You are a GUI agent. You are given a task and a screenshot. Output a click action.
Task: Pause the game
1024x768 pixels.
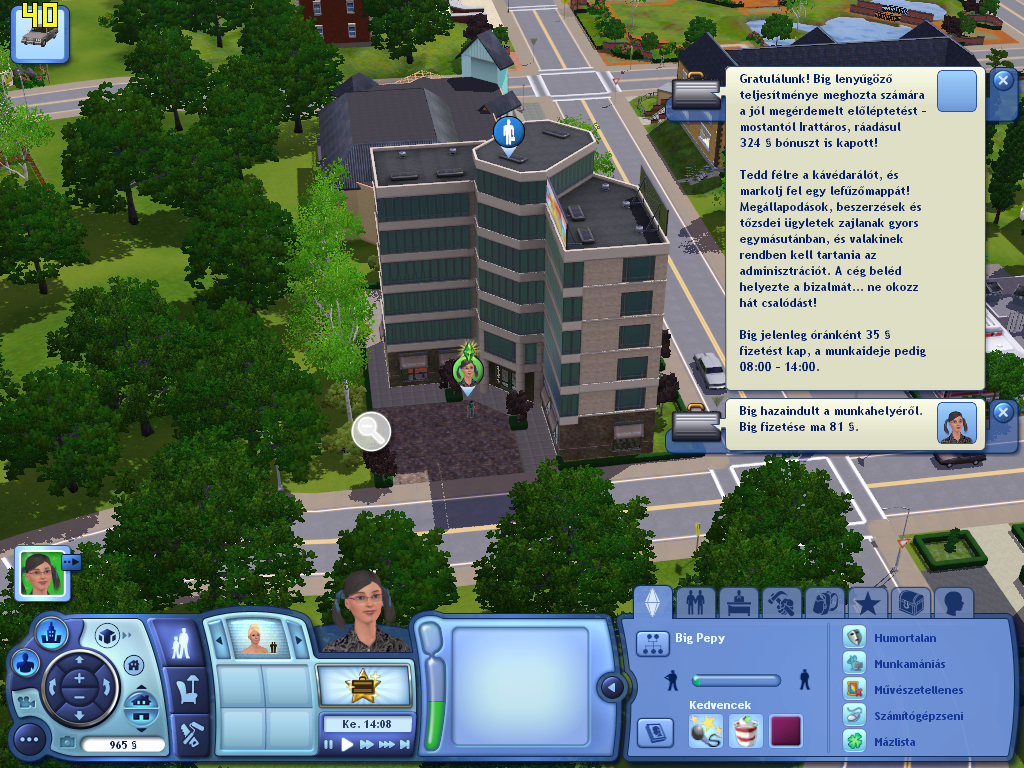(x=329, y=744)
